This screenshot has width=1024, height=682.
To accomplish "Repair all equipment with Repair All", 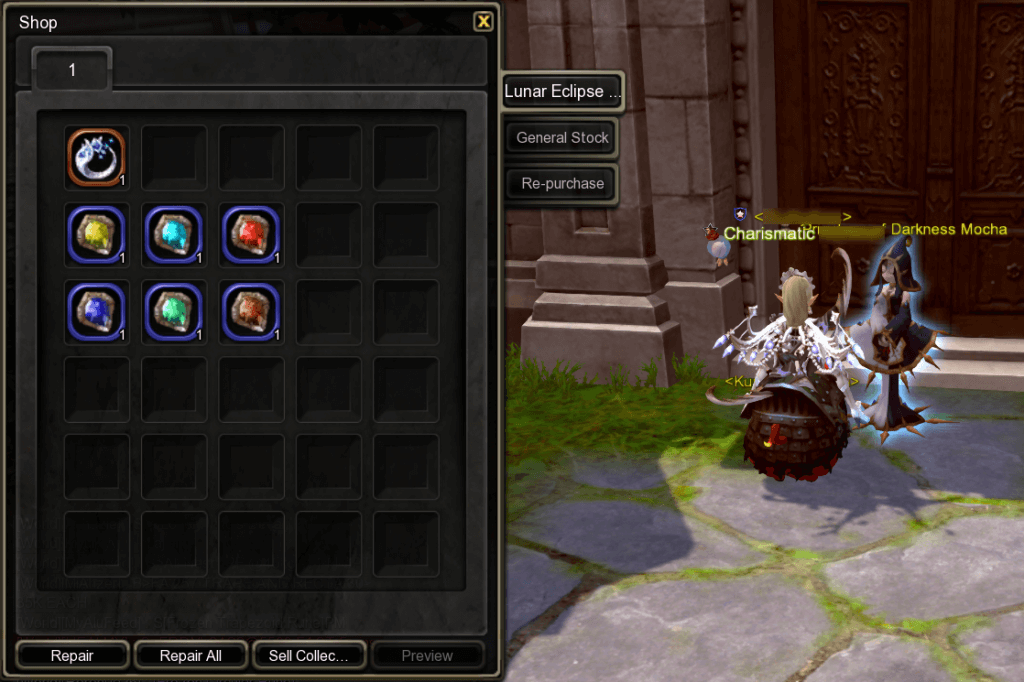I will click(x=191, y=656).
